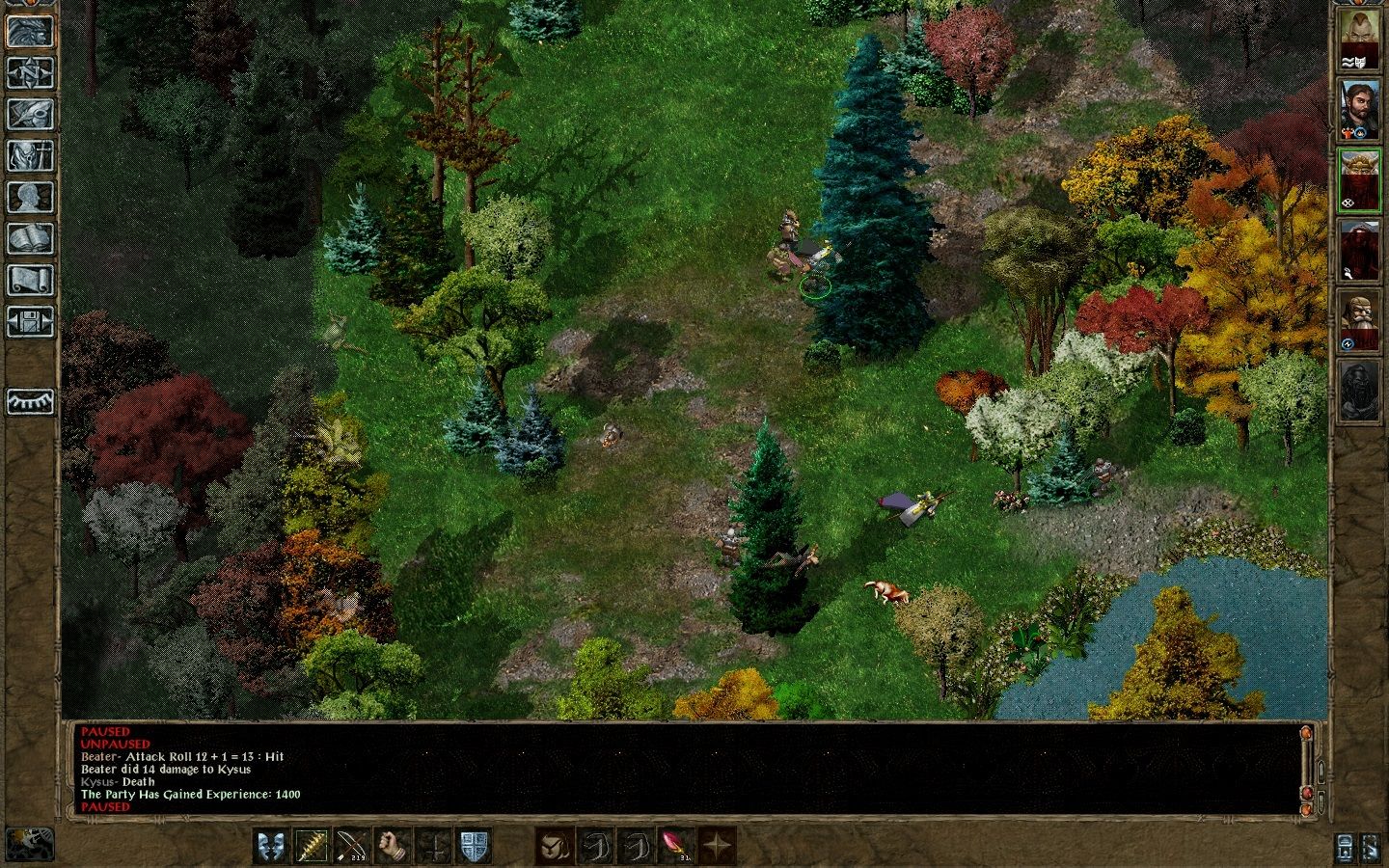Select the greyed-out dead party member portrait

pyautogui.click(x=1360, y=391)
